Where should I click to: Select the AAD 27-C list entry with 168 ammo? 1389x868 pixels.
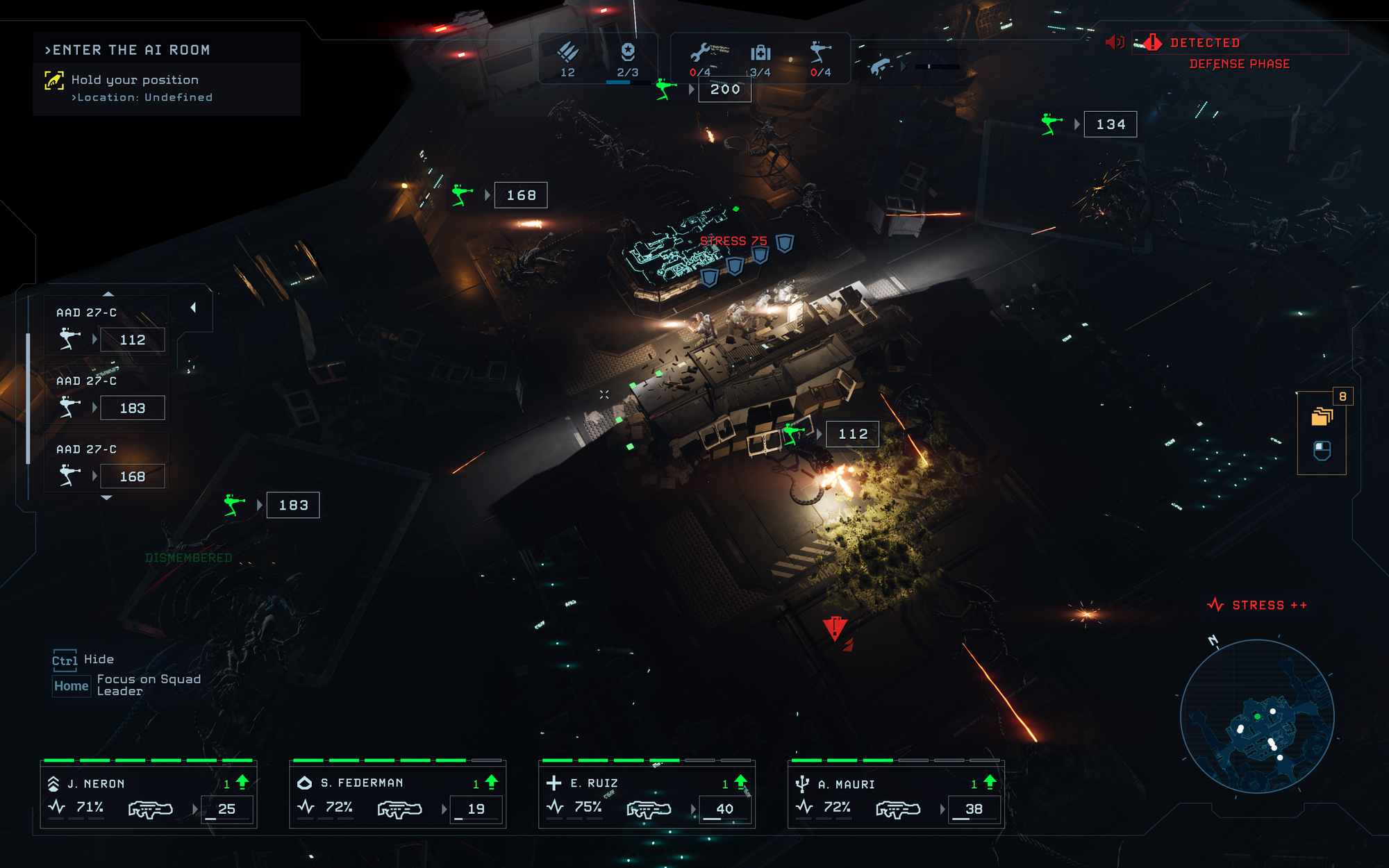106,465
